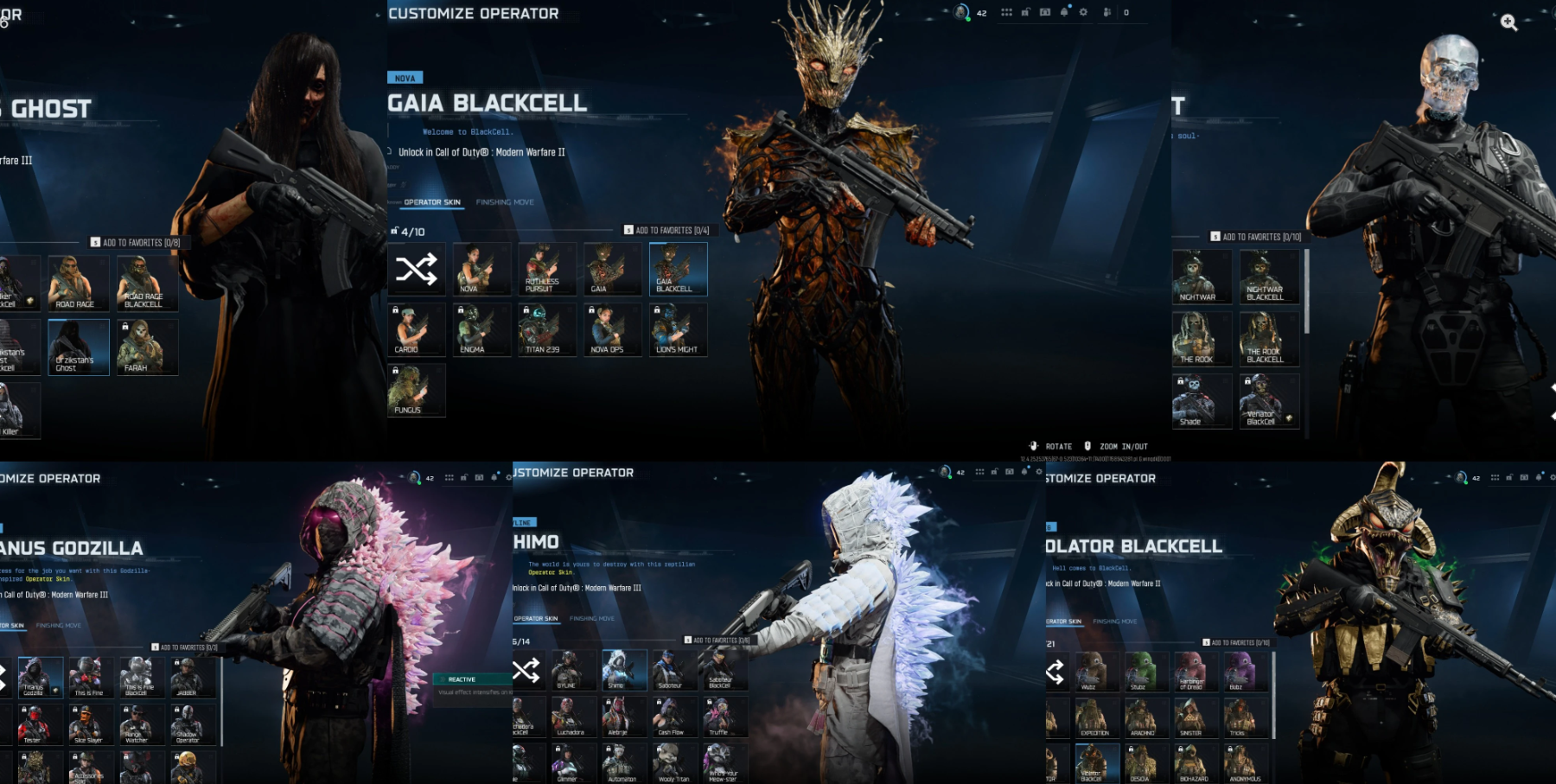
Task: Shuffle a random Nova operator skin
Action: tap(417, 269)
